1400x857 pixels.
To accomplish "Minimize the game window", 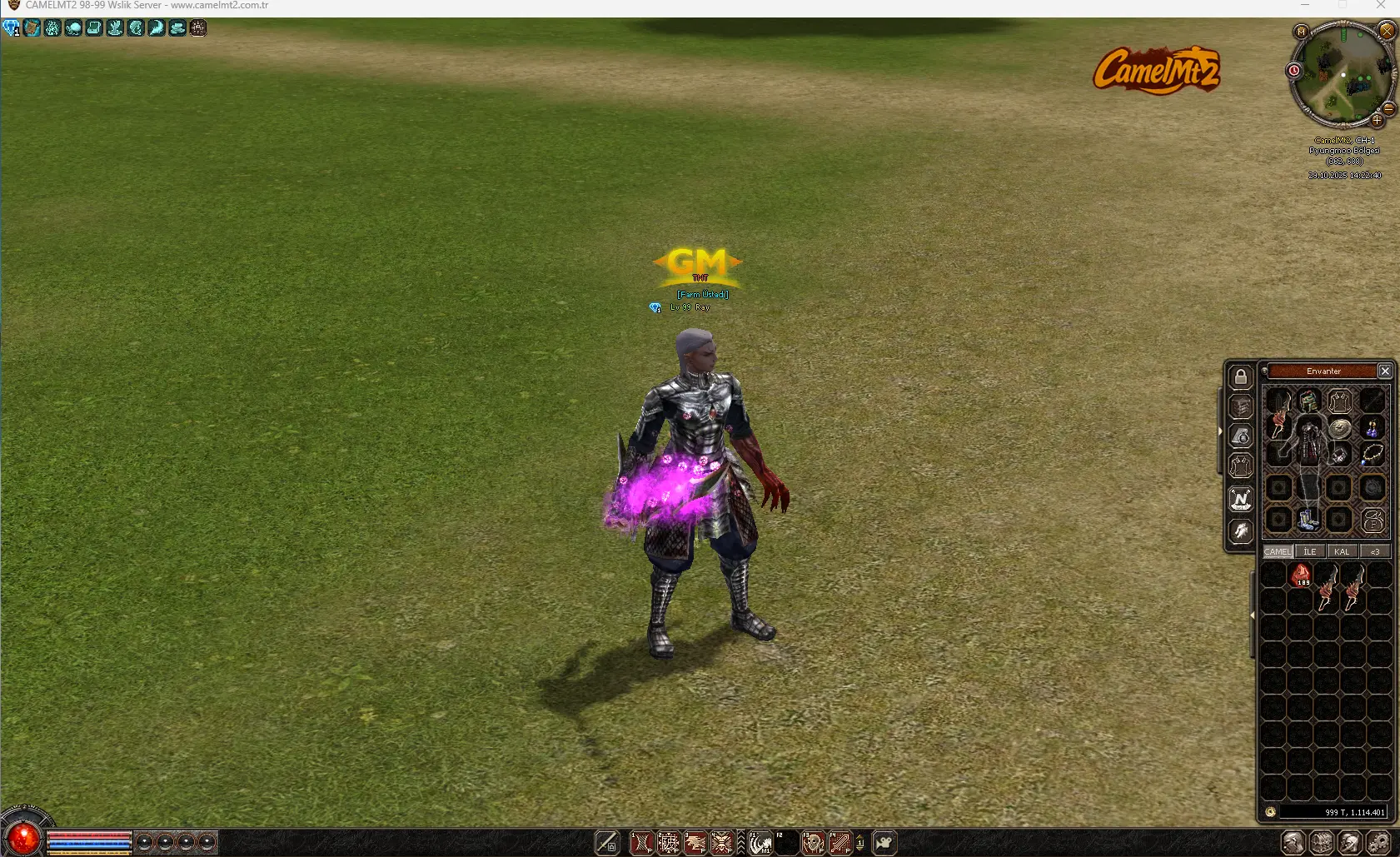I will tap(1304, 5).
